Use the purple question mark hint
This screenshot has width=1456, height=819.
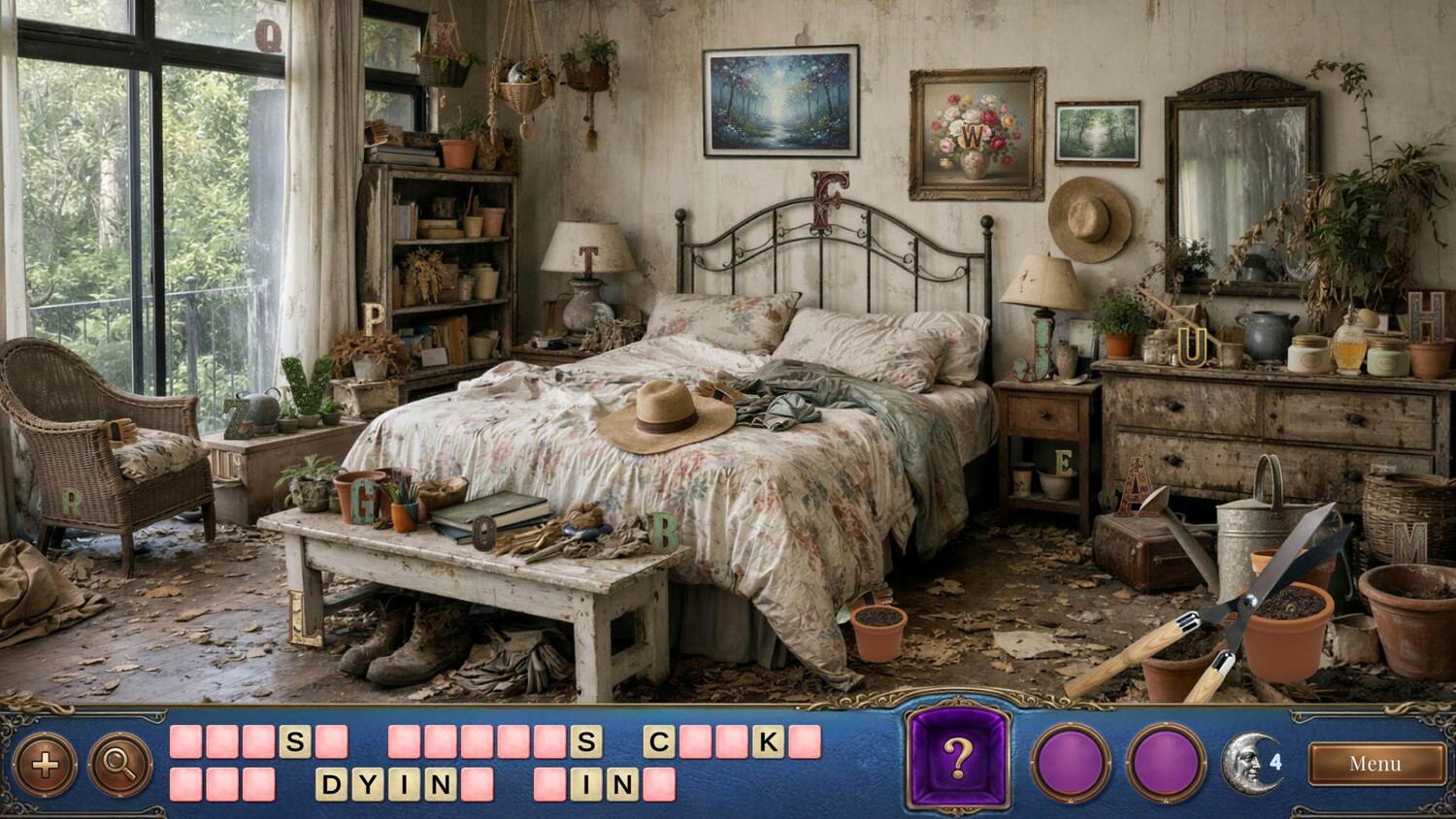[958, 760]
